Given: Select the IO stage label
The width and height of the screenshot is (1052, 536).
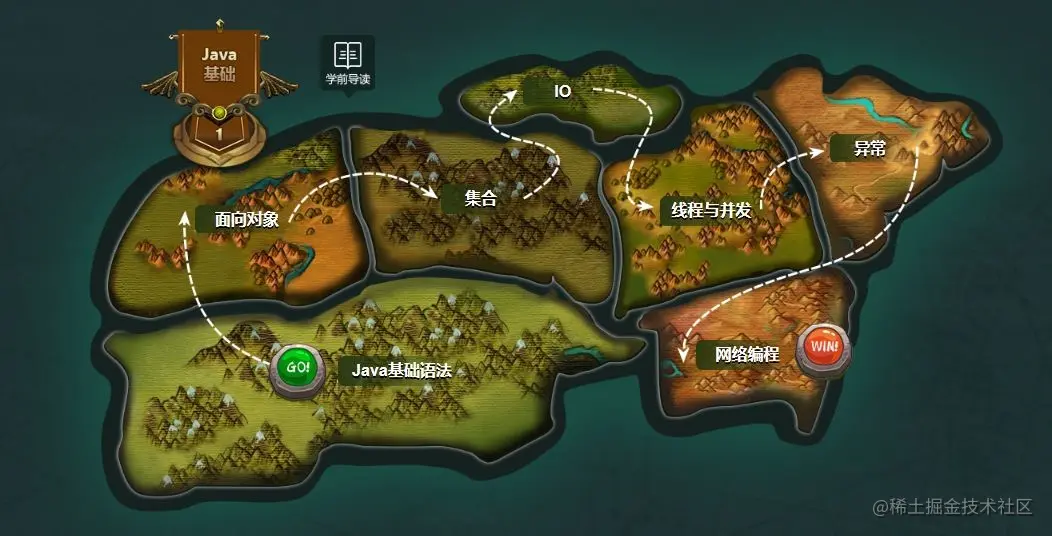Looking at the screenshot, I should (562, 91).
